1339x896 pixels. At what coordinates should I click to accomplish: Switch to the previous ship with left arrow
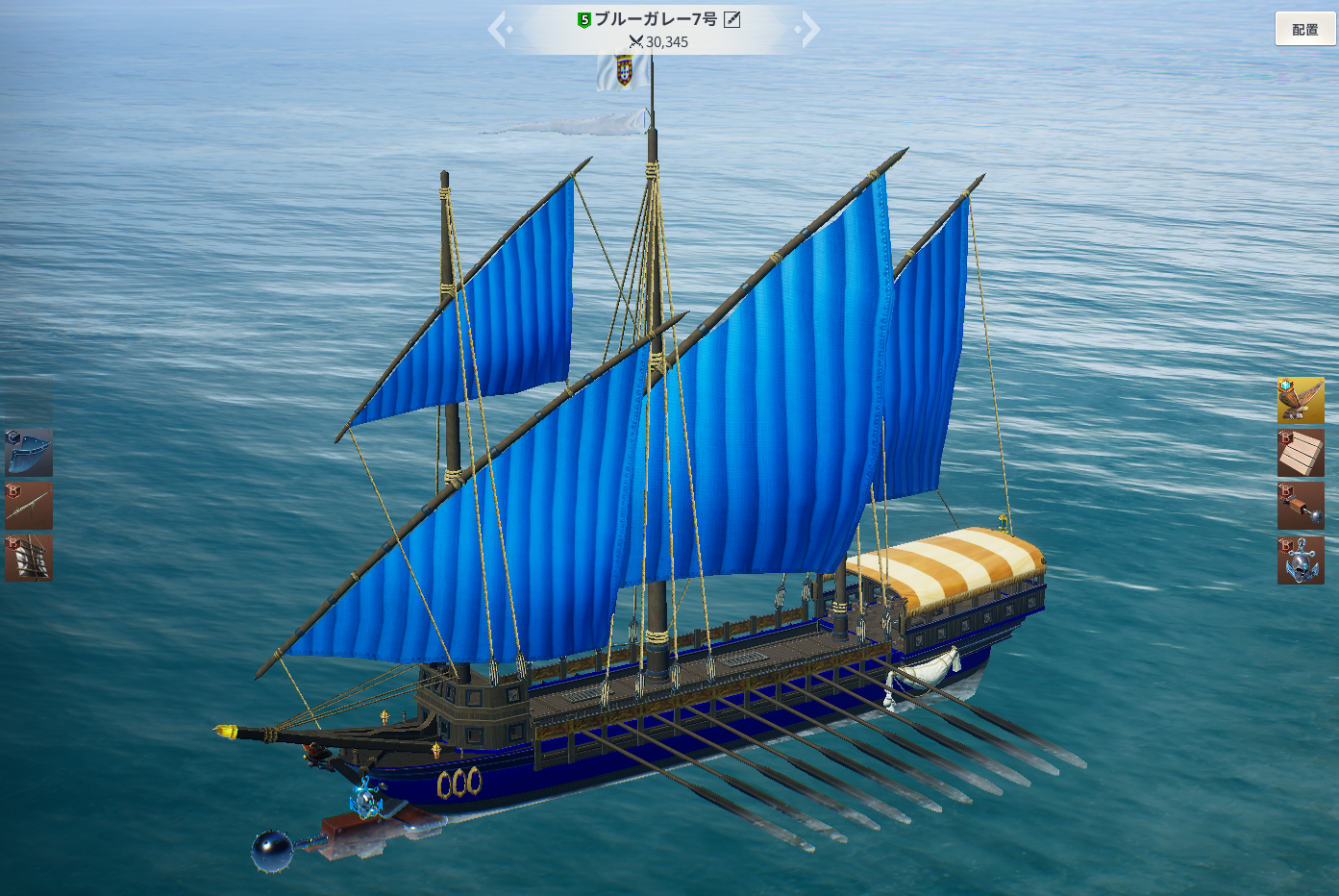coord(498,30)
